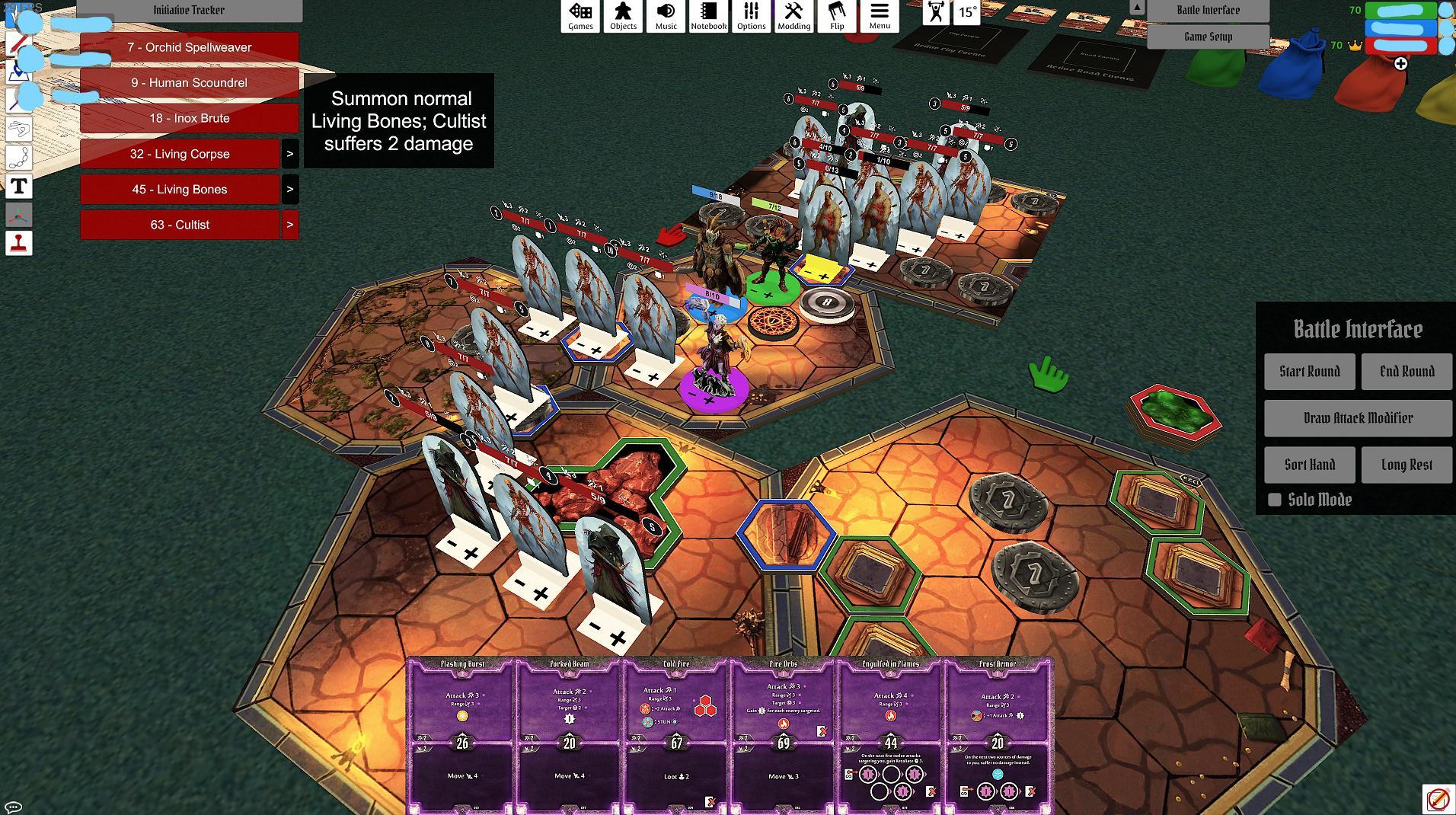This screenshot has width=1456, height=815.
Task: Expand the 45 - Living Bones entry
Action: coord(289,189)
